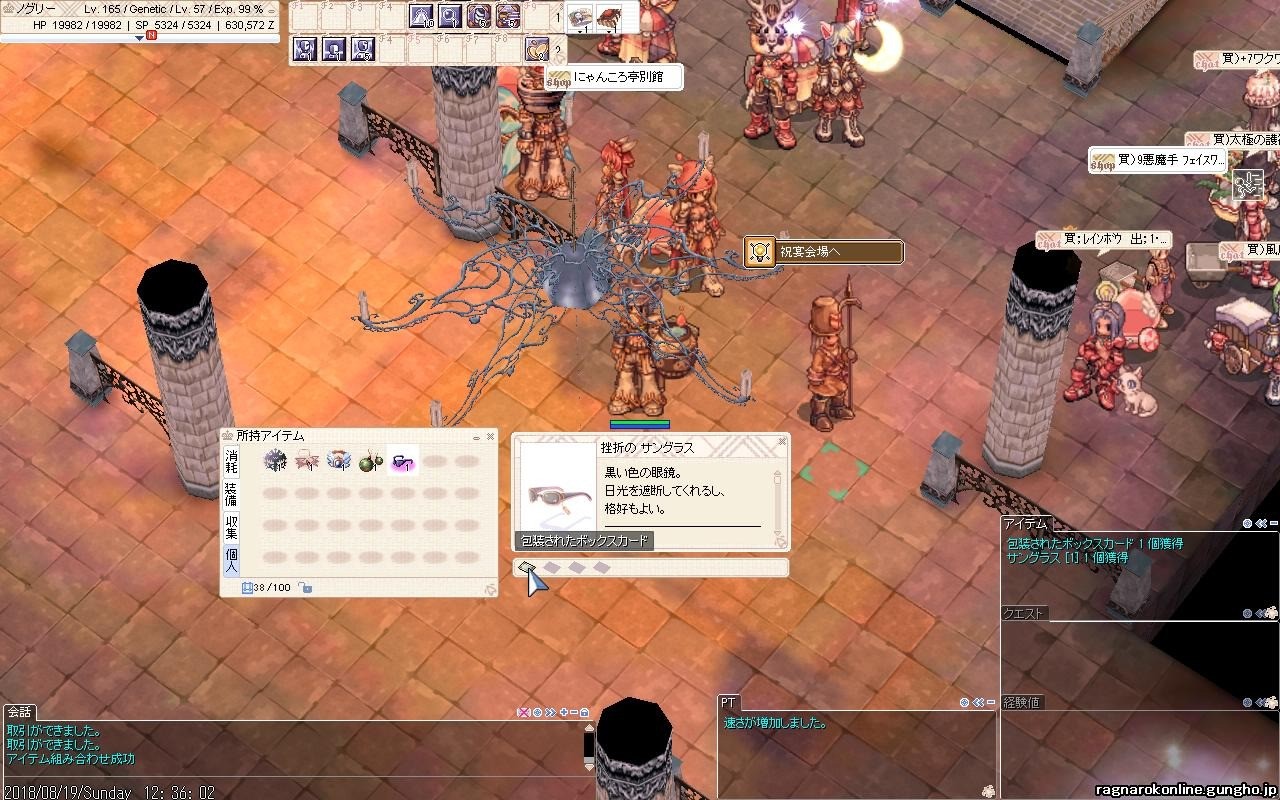Image resolution: width=1280 pixels, height=800 pixels.
Task: Minimize the 所持アイテム inventory window
Action: (476, 436)
